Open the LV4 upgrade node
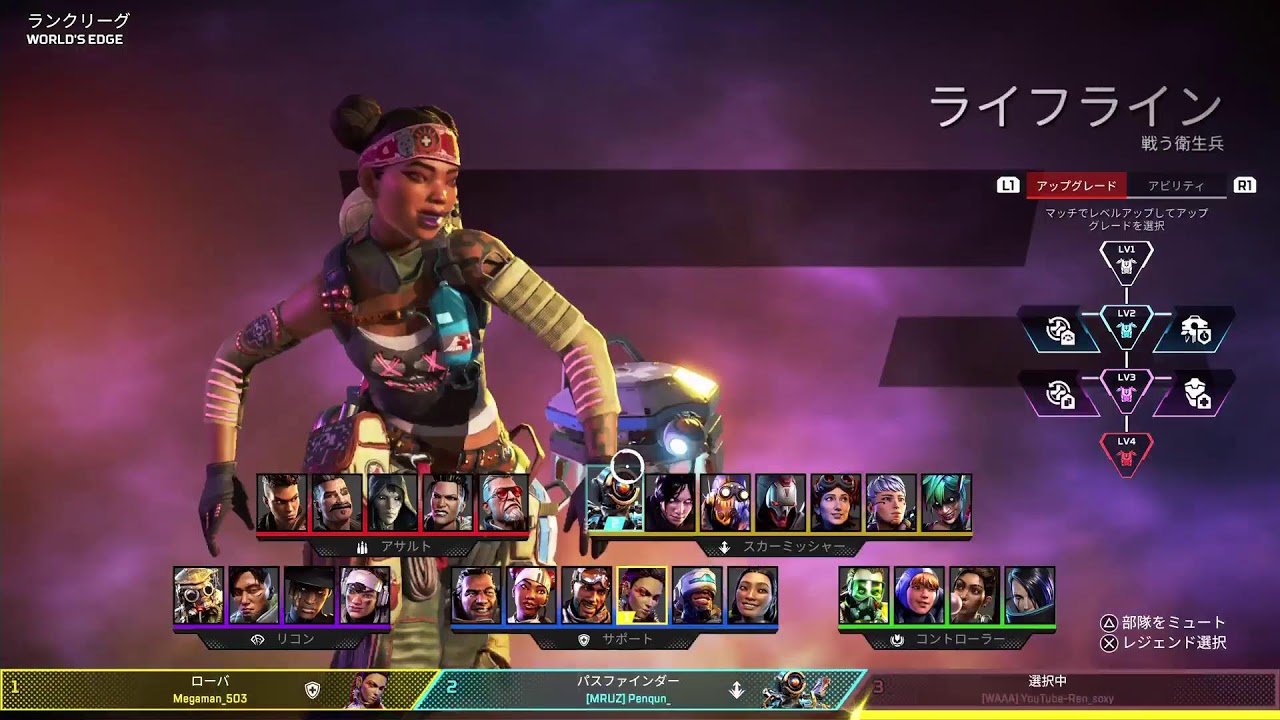1280x720 pixels. tap(1128, 452)
